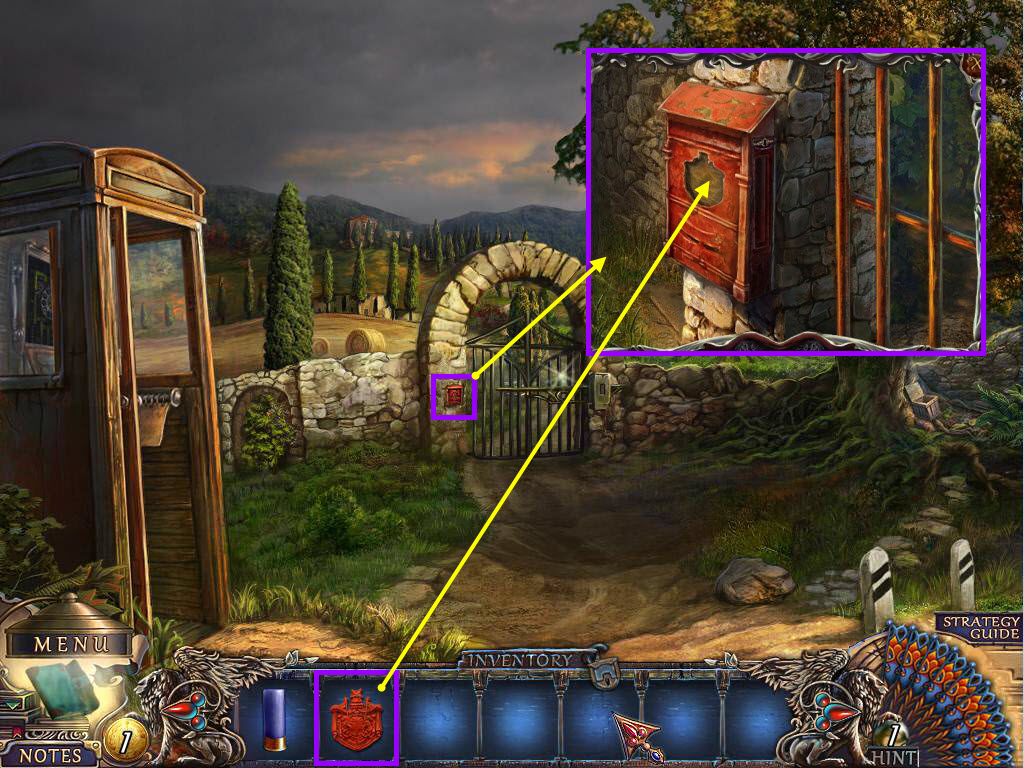1024x768 pixels.
Task: Select the blue shotgun shell in inventory
Action: pyautogui.click(x=274, y=719)
